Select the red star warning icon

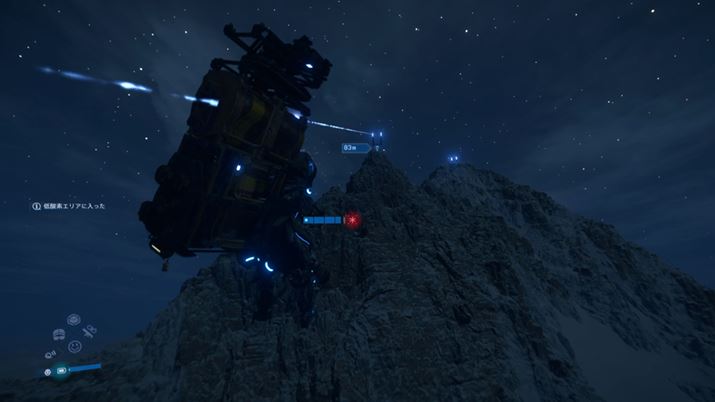coord(352,219)
